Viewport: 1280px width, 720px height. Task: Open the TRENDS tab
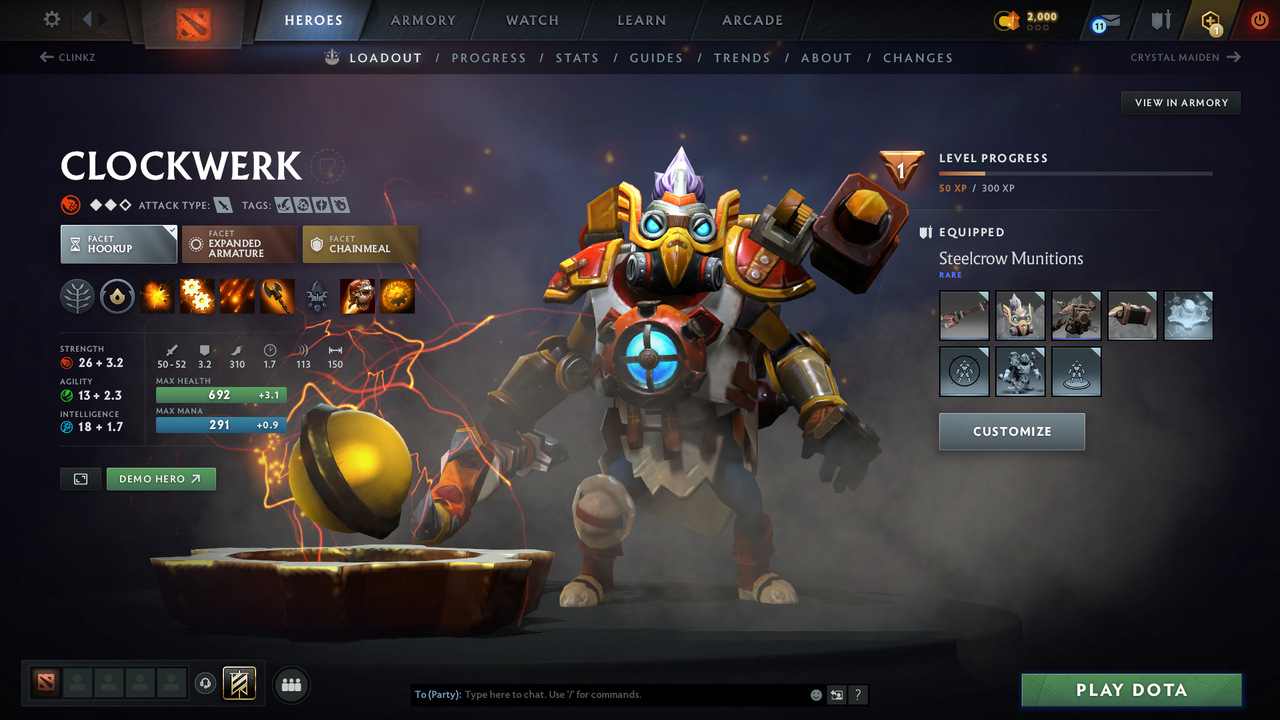tap(742, 57)
